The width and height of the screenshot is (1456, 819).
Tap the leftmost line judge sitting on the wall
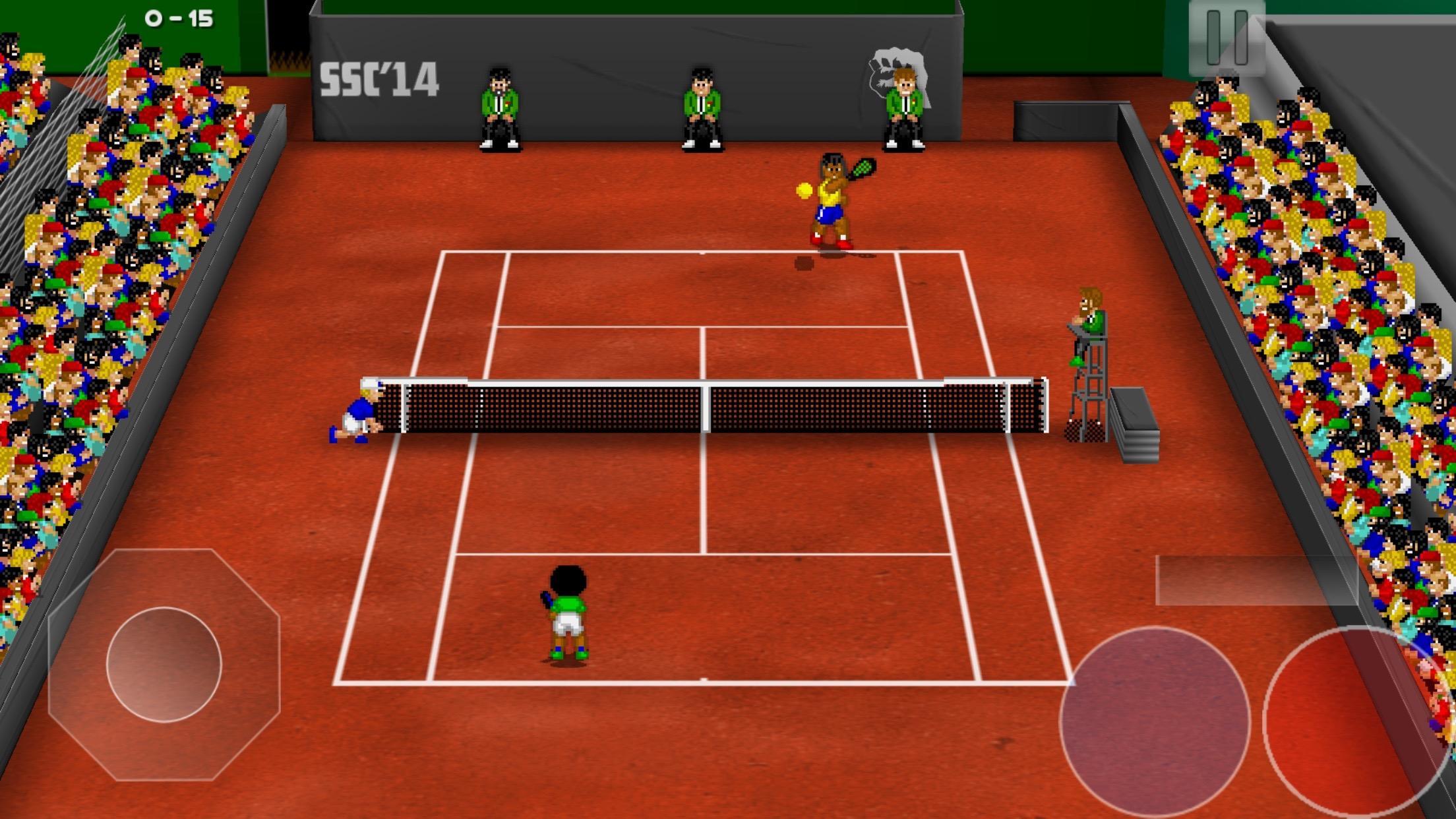click(x=500, y=106)
